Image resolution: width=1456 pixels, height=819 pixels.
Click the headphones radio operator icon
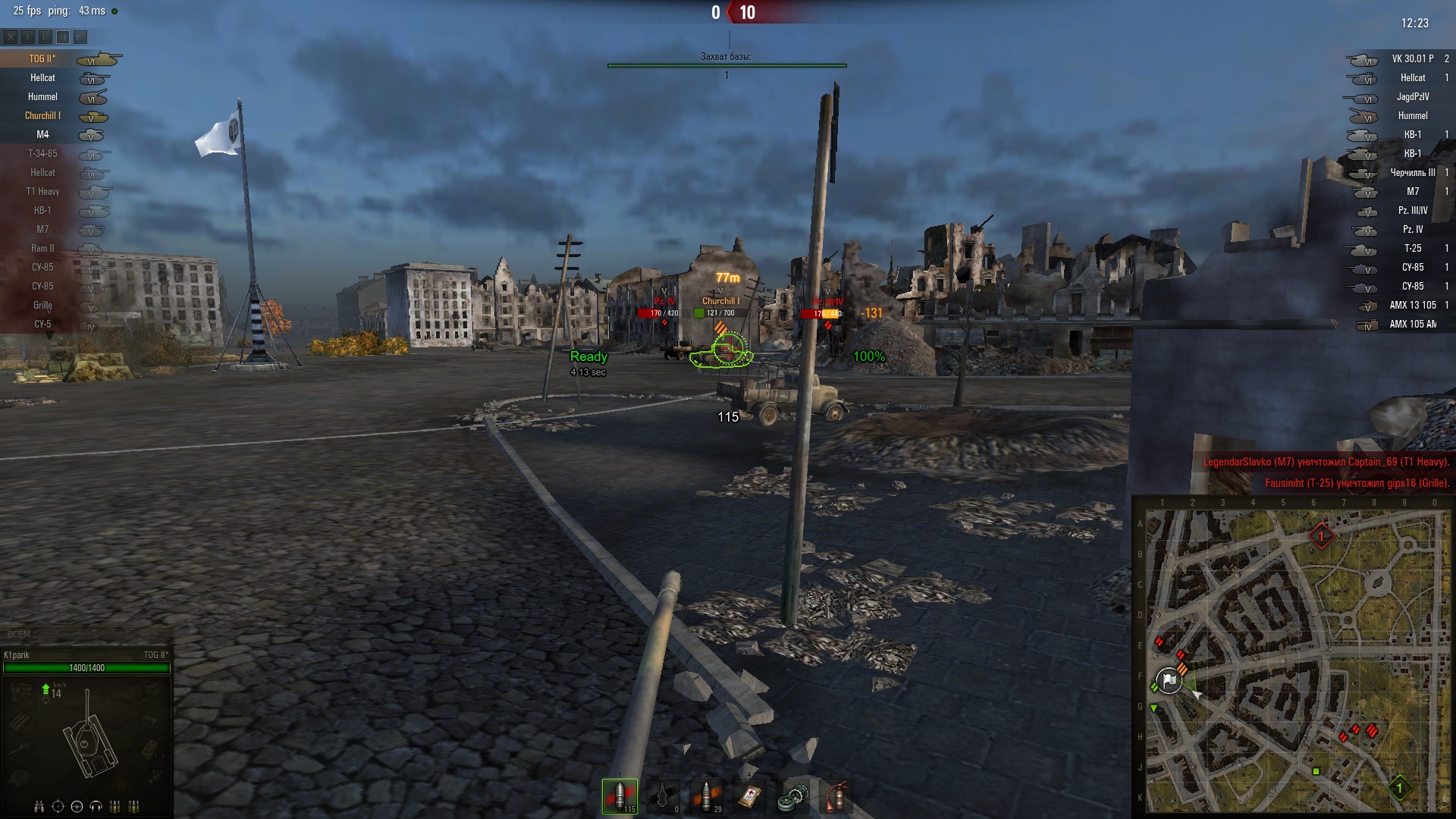96,806
